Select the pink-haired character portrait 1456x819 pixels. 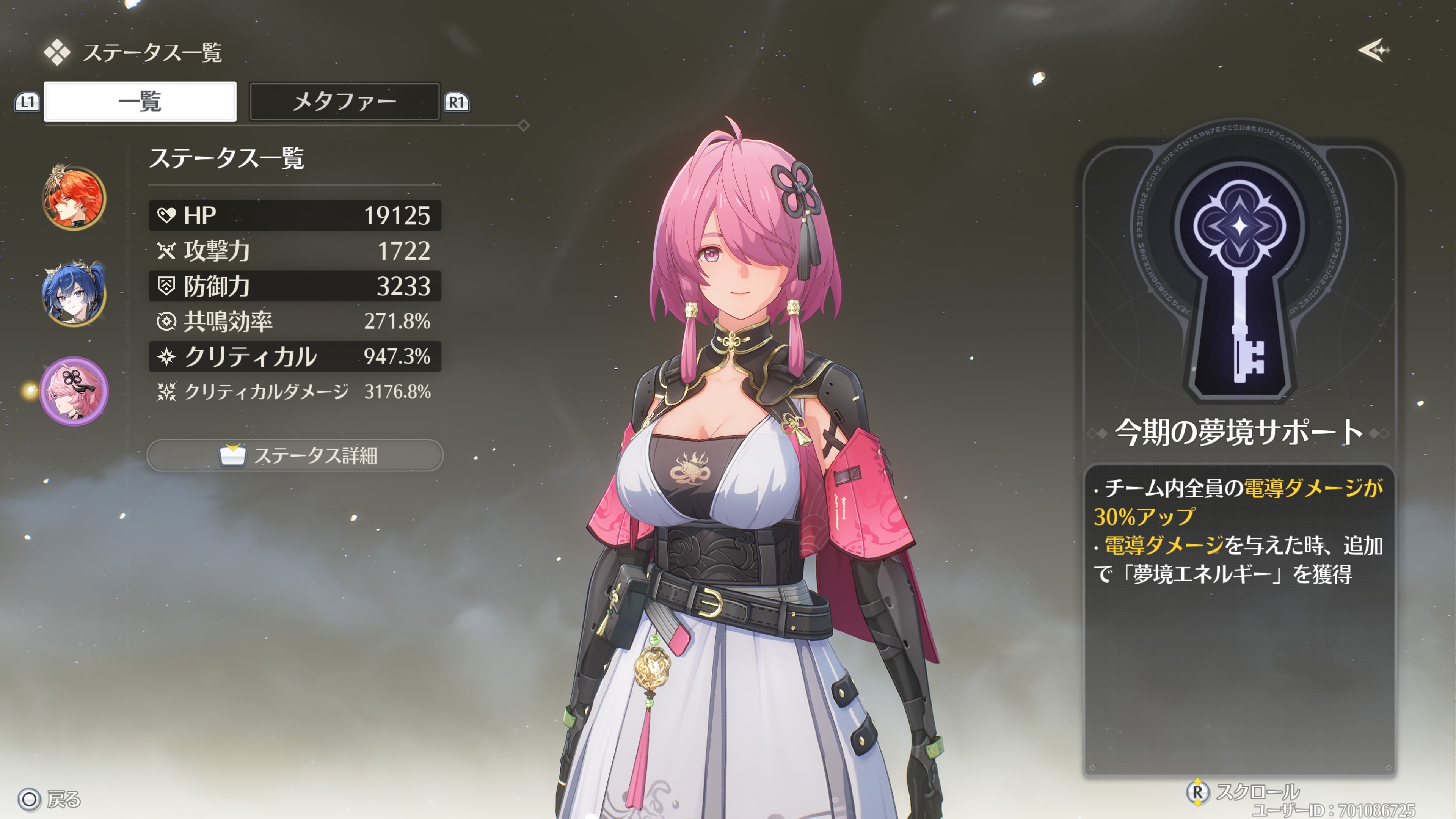point(74,391)
